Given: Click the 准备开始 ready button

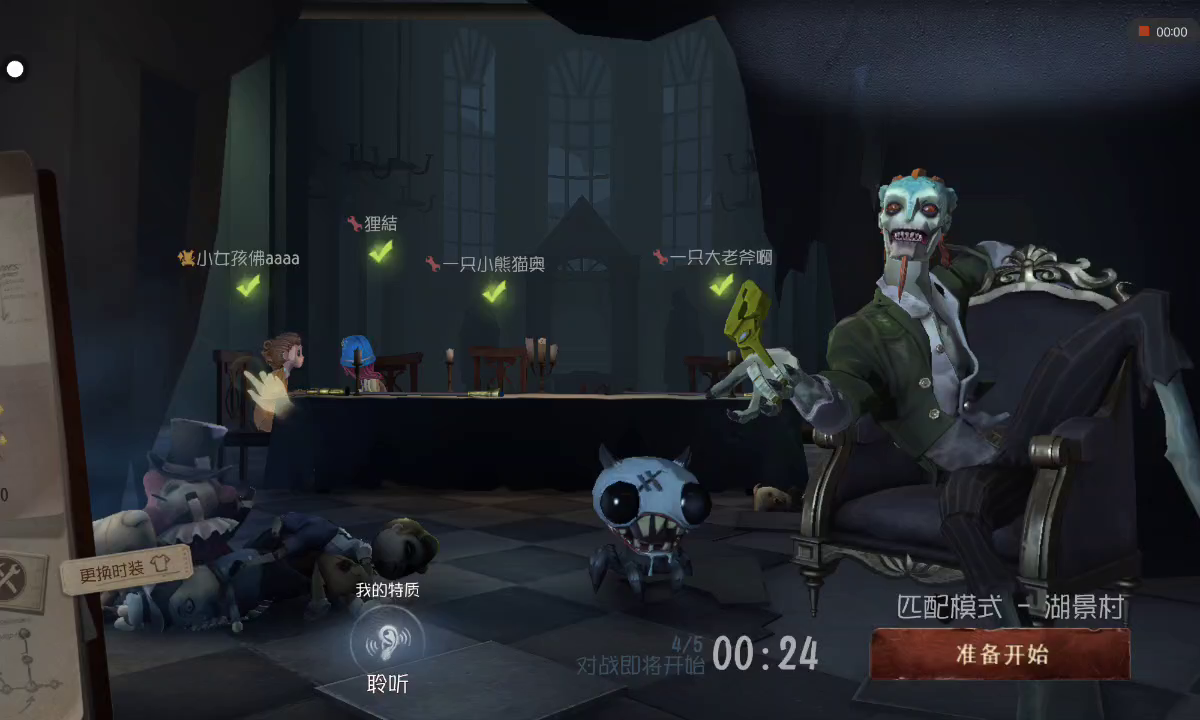Looking at the screenshot, I should point(1000,655).
